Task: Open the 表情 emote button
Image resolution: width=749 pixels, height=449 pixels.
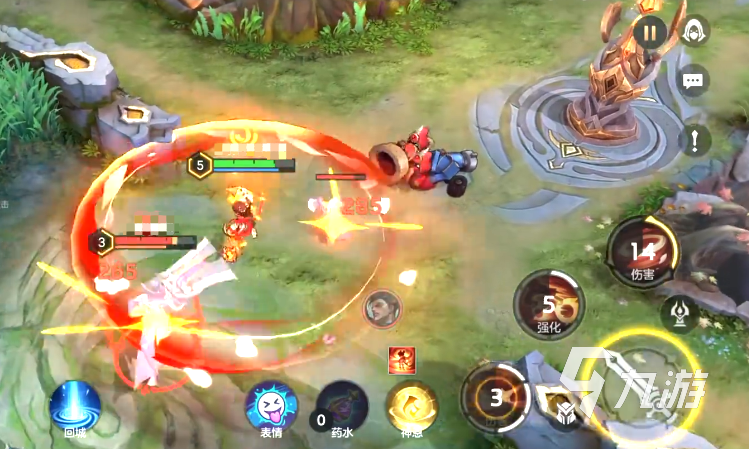Action: coord(270,407)
